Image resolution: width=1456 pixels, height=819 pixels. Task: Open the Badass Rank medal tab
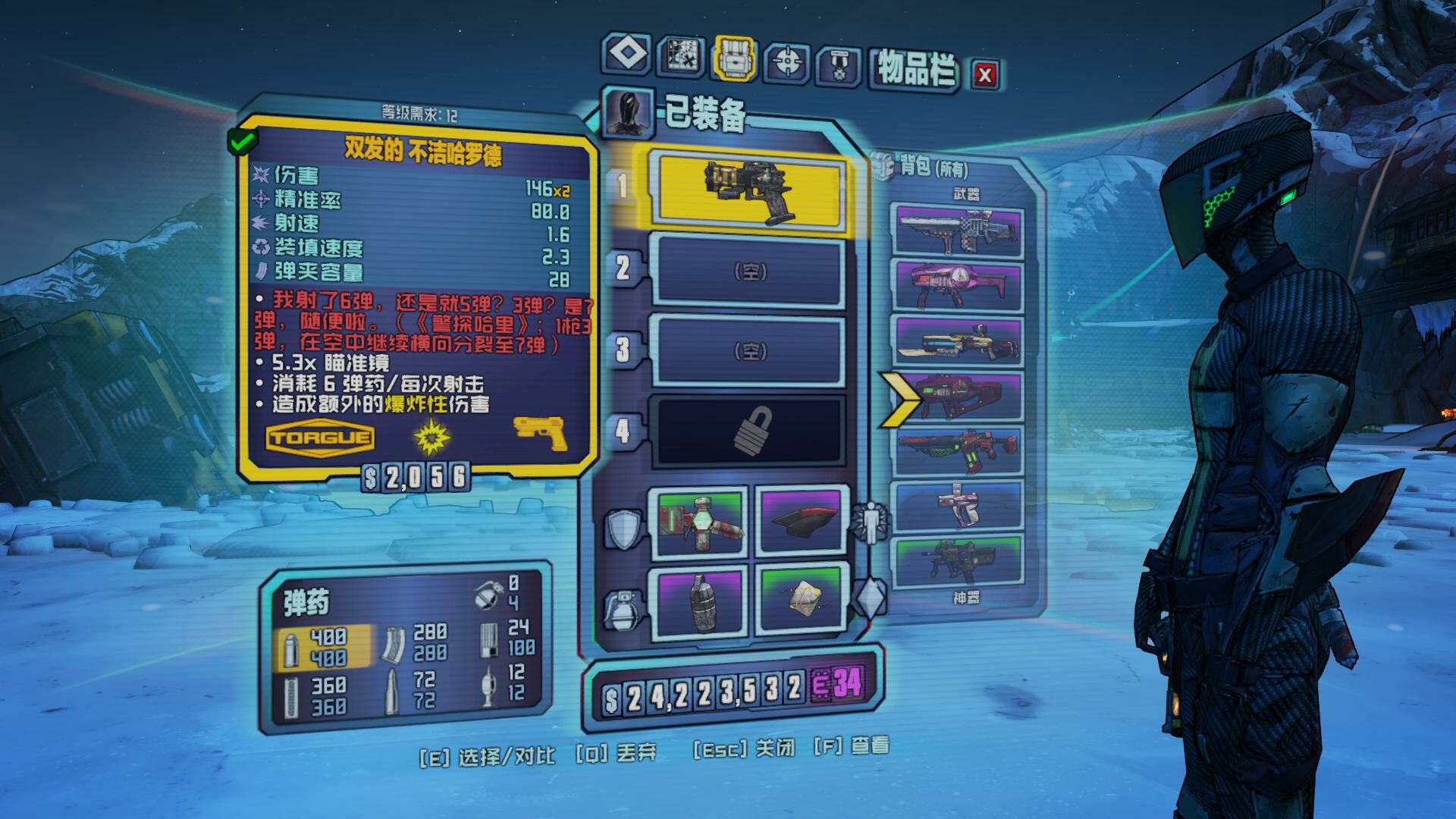coord(839,64)
